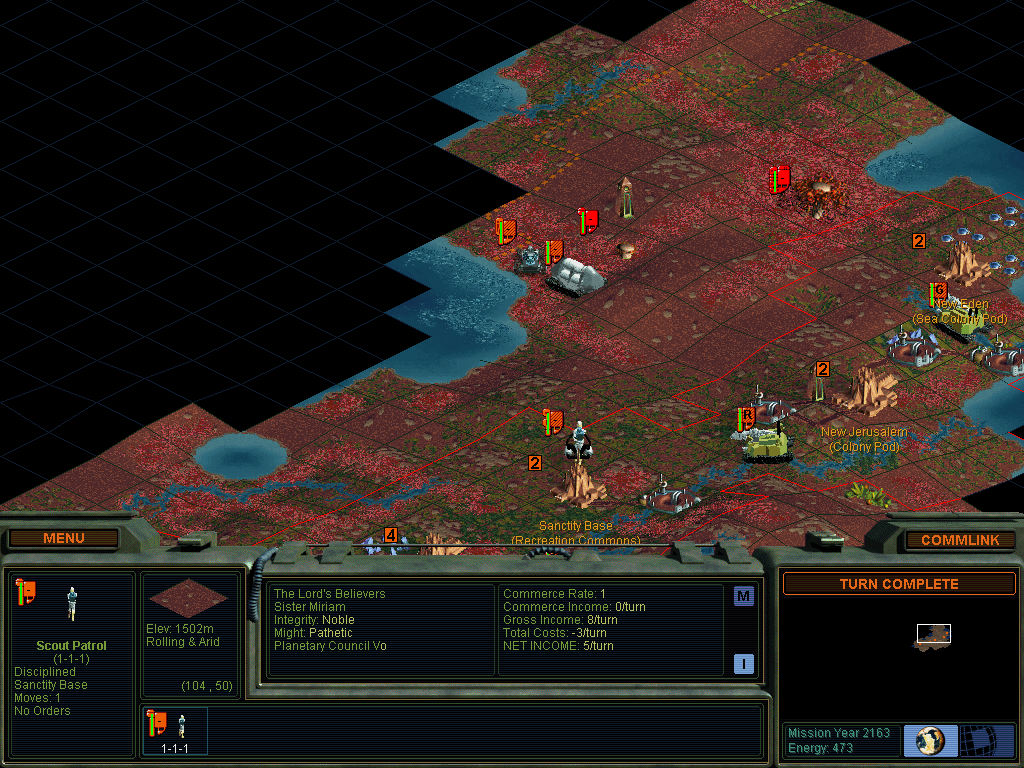Select the 1-1-1 unit in the stack list

176,730
